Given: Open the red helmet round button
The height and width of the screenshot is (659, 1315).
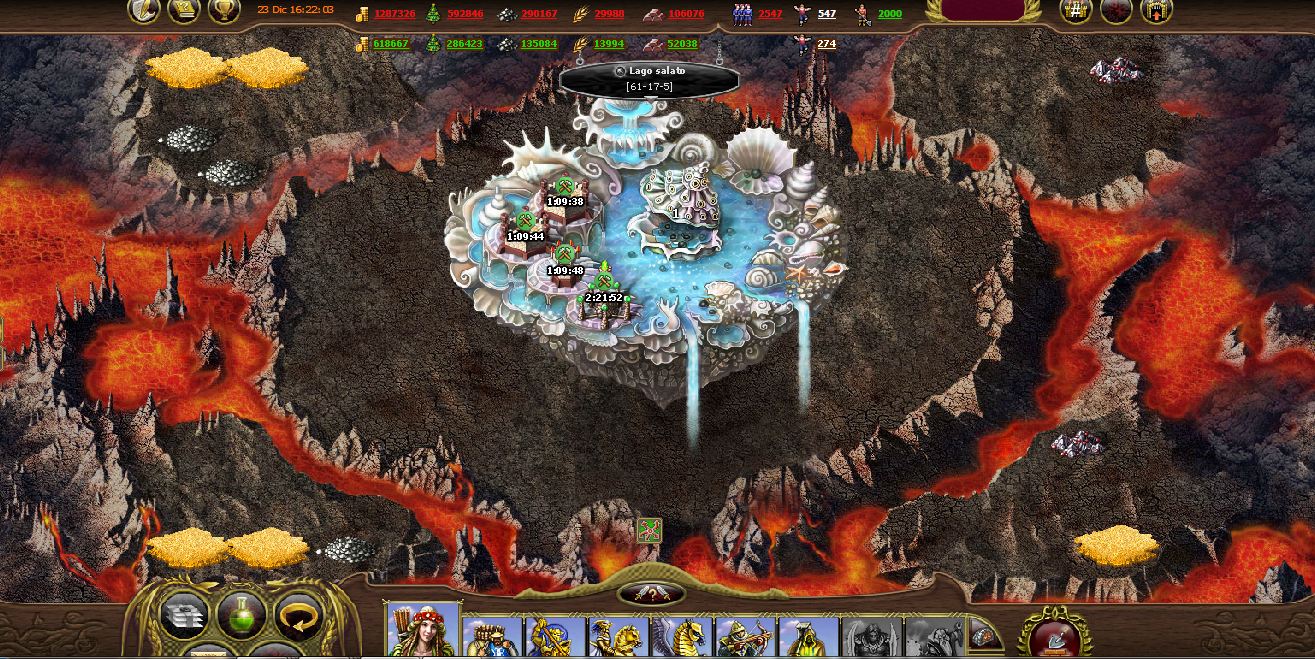Looking at the screenshot, I should coord(1054,634).
